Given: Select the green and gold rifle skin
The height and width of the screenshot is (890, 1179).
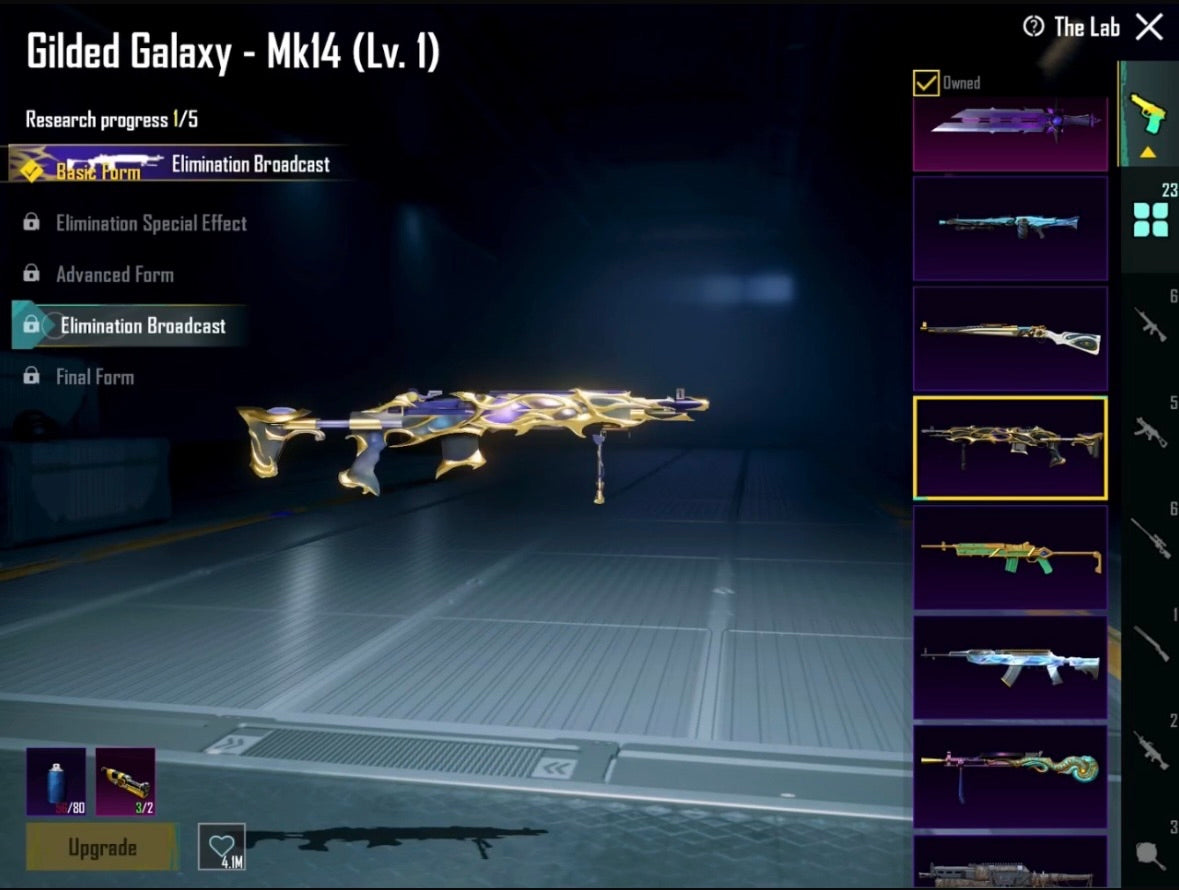Looking at the screenshot, I should 1010,557.
